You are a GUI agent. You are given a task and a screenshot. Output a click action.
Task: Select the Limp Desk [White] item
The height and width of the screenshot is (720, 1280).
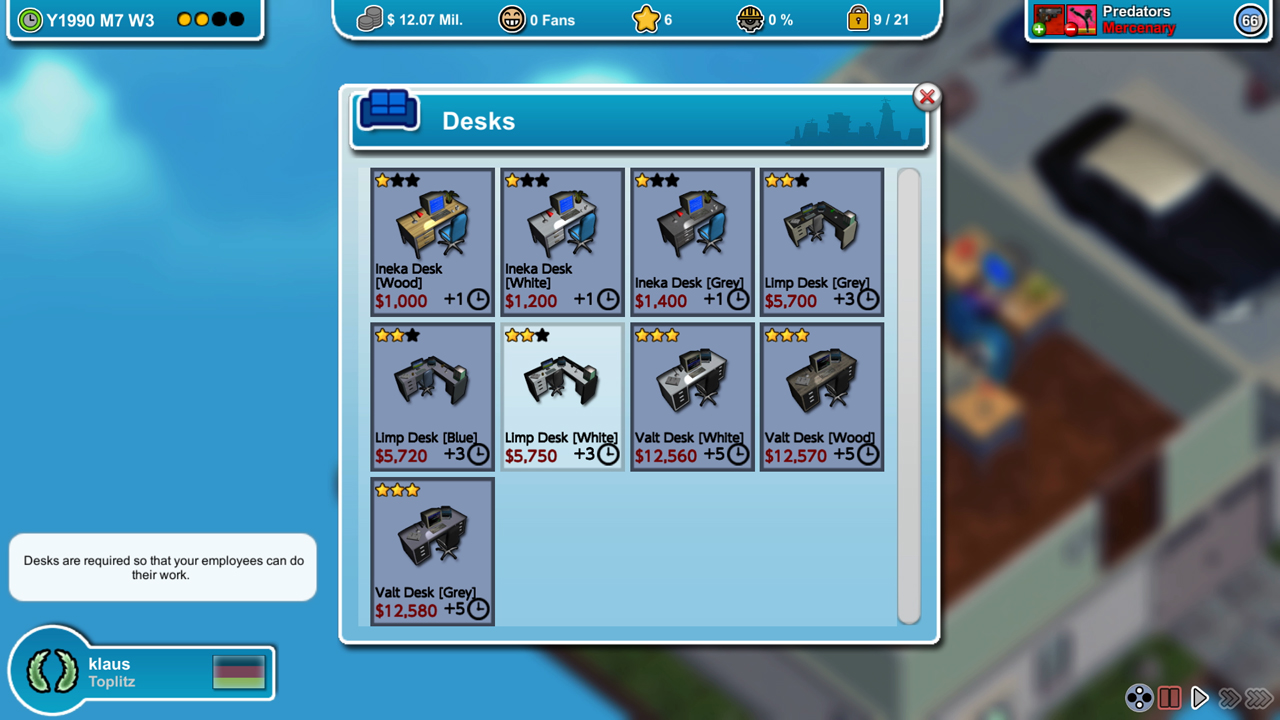click(562, 395)
